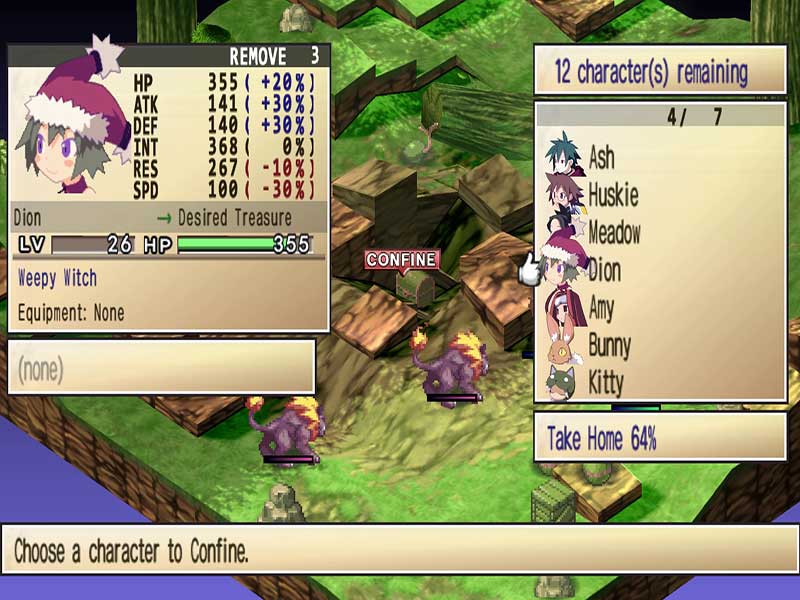Select Ash from the character list
800x600 pixels.
tap(601, 158)
